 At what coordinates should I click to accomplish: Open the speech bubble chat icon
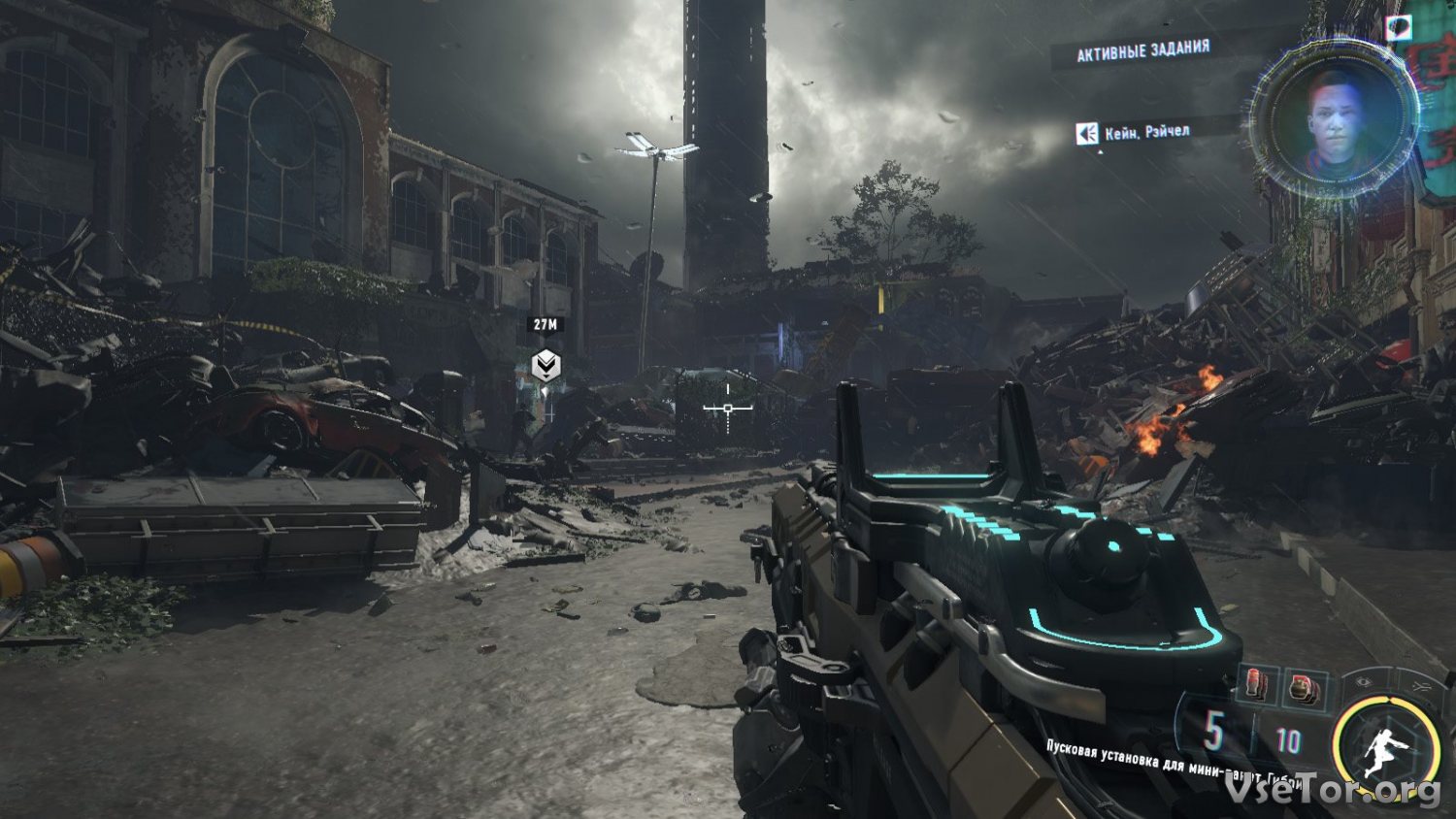pyautogui.click(x=1399, y=27)
